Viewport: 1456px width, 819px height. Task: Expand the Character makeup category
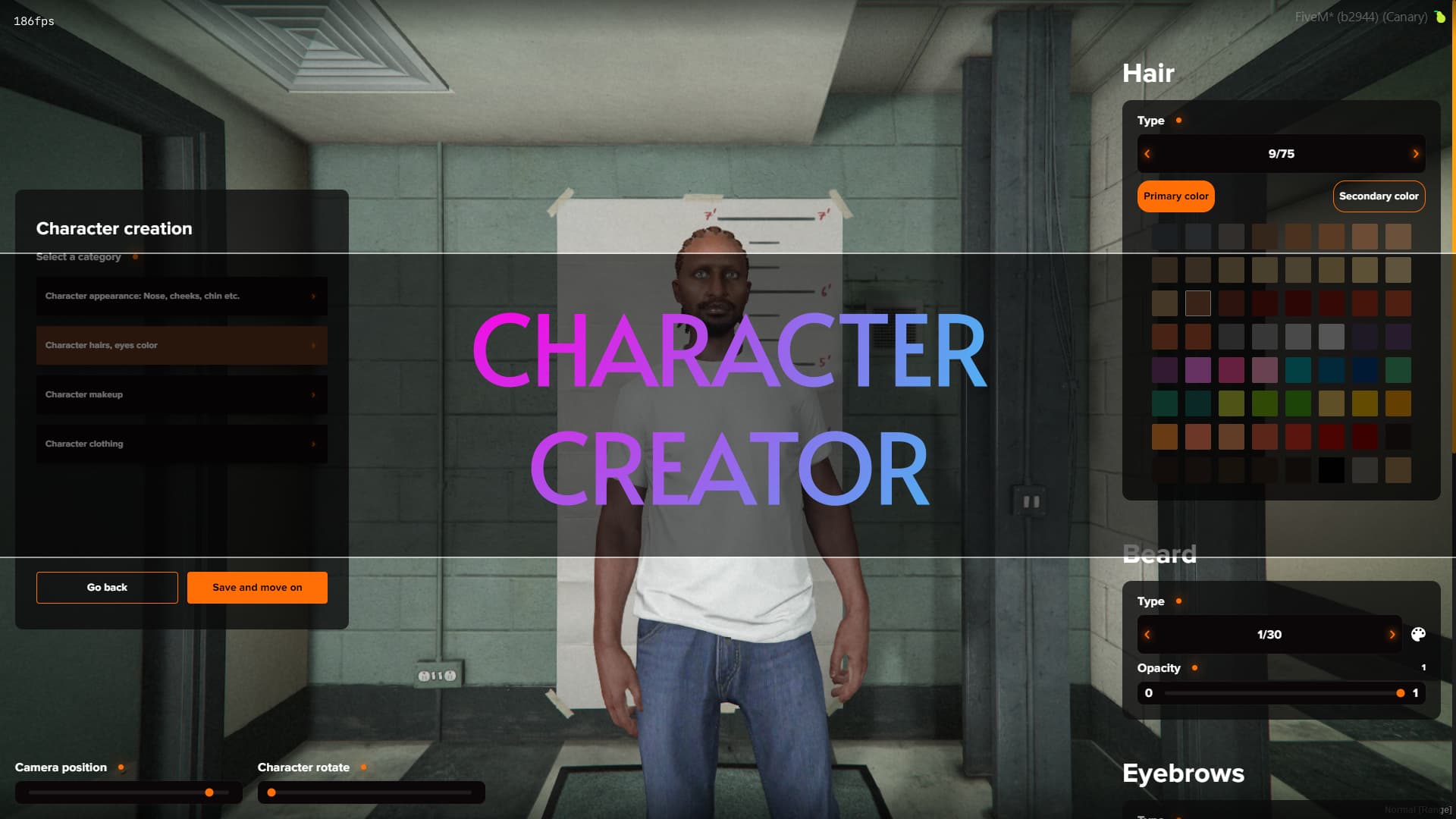[x=181, y=394]
